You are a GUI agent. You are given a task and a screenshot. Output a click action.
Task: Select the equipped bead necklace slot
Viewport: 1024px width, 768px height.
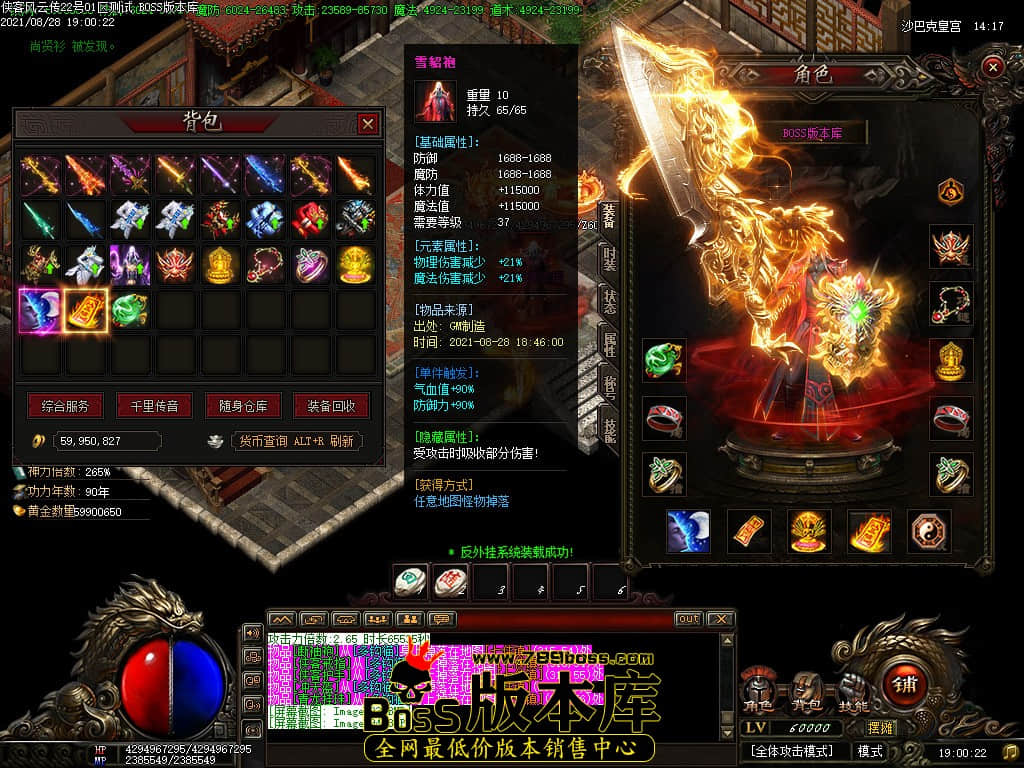point(950,301)
